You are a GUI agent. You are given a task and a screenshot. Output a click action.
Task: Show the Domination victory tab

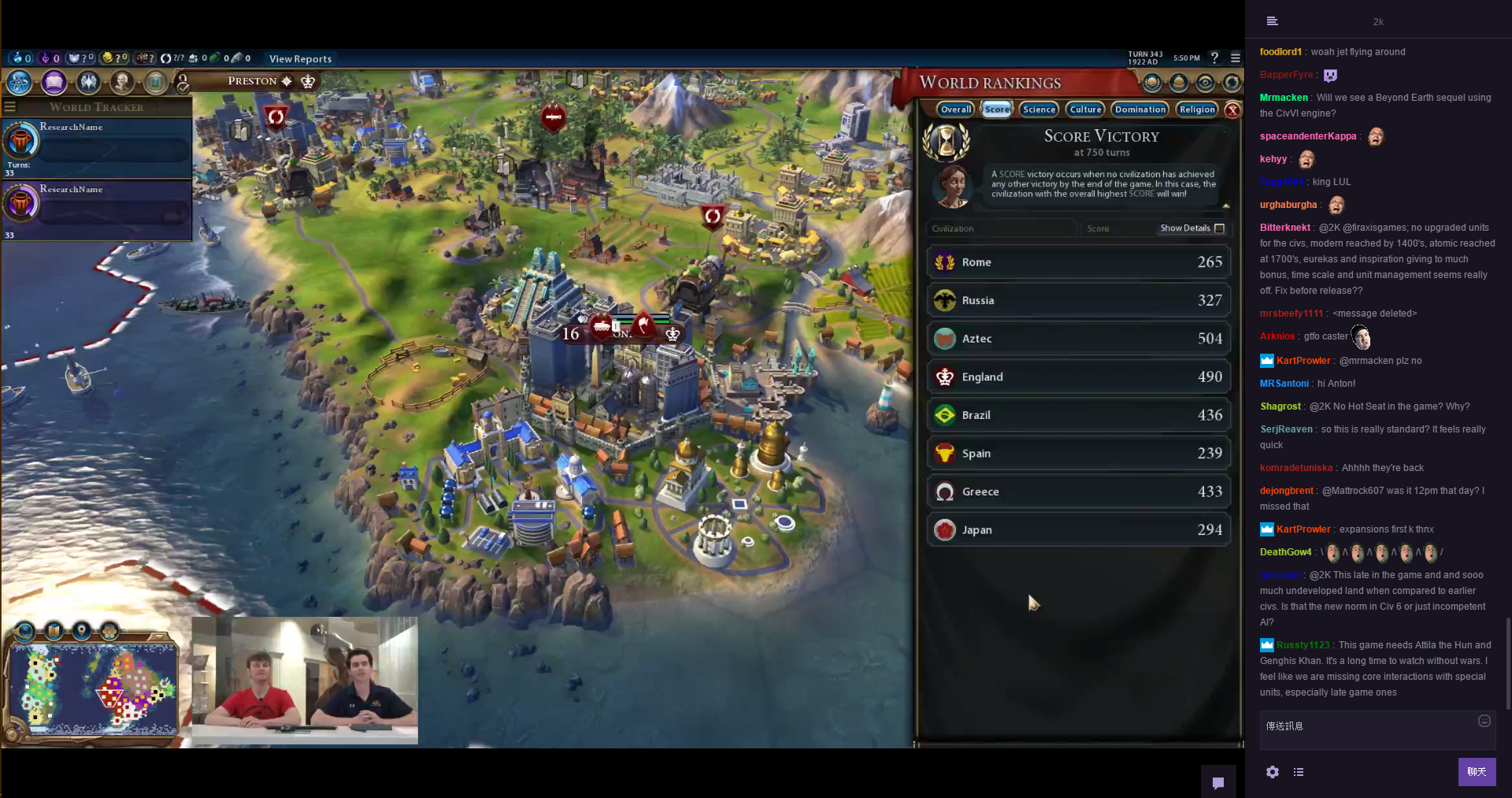tap(1140, 109)
